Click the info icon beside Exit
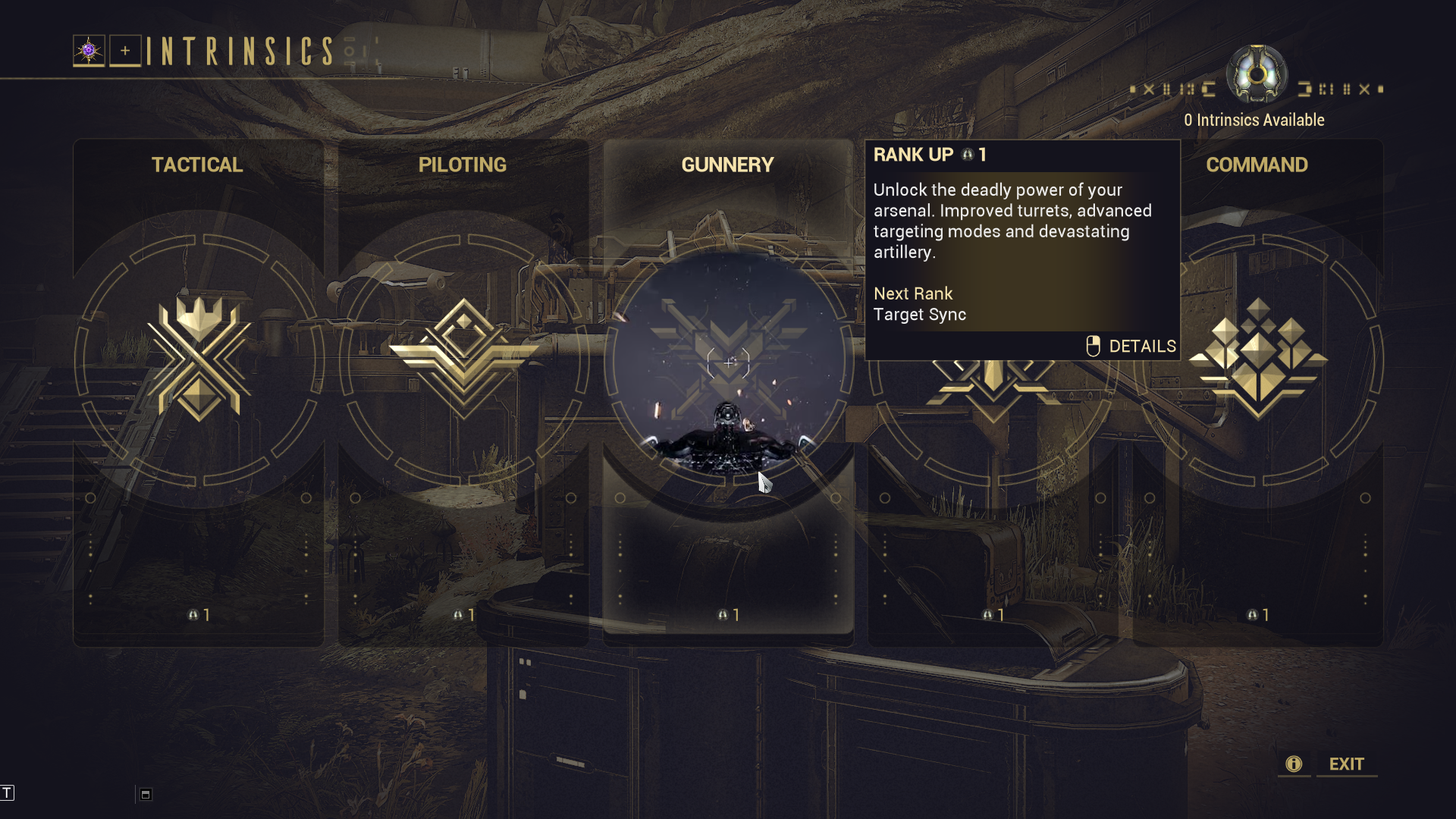Viewport: 1456px width, 819px height. pyautogui.click(x=1294, y=764)
